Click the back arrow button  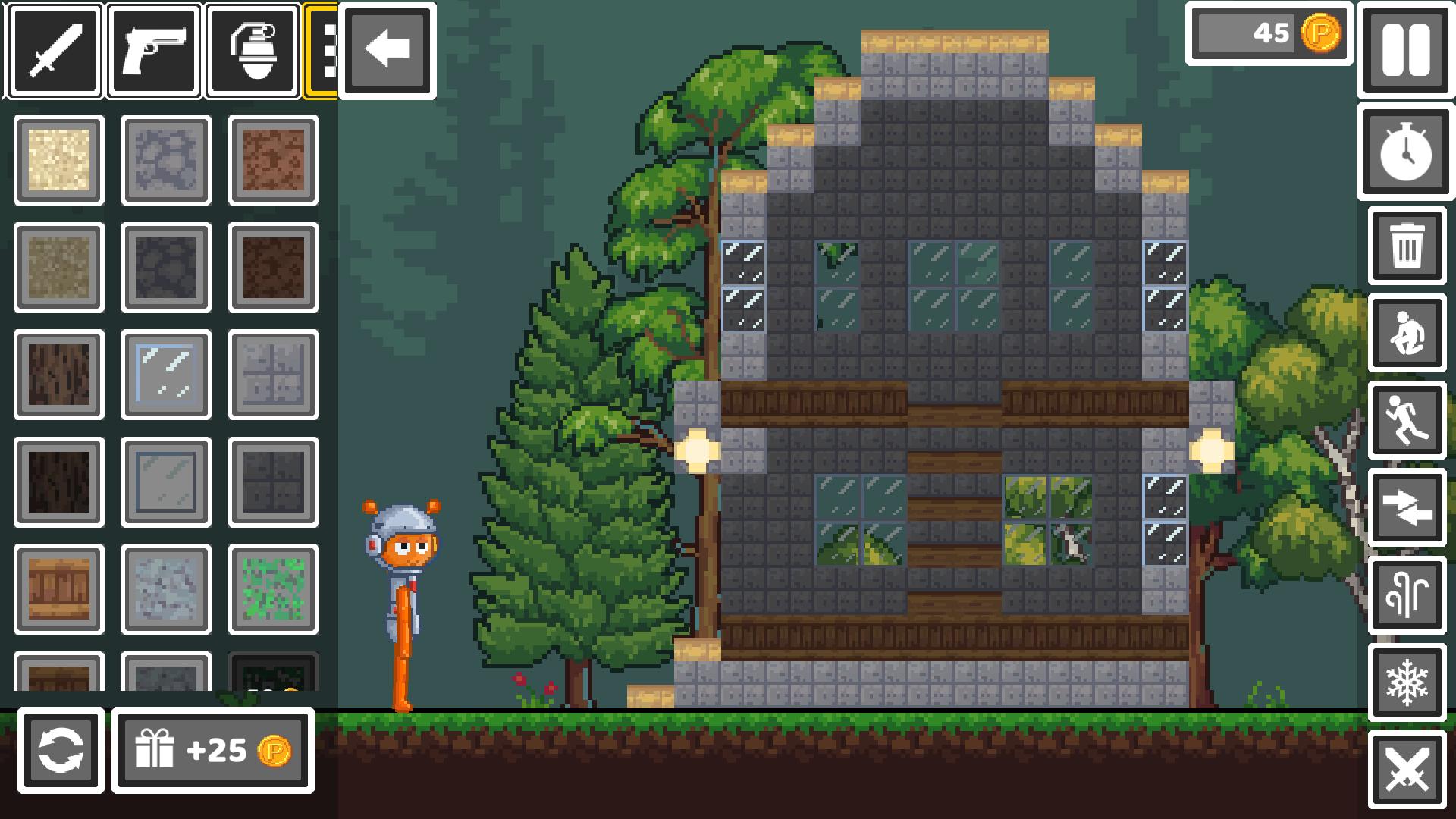tap(387, 52)
